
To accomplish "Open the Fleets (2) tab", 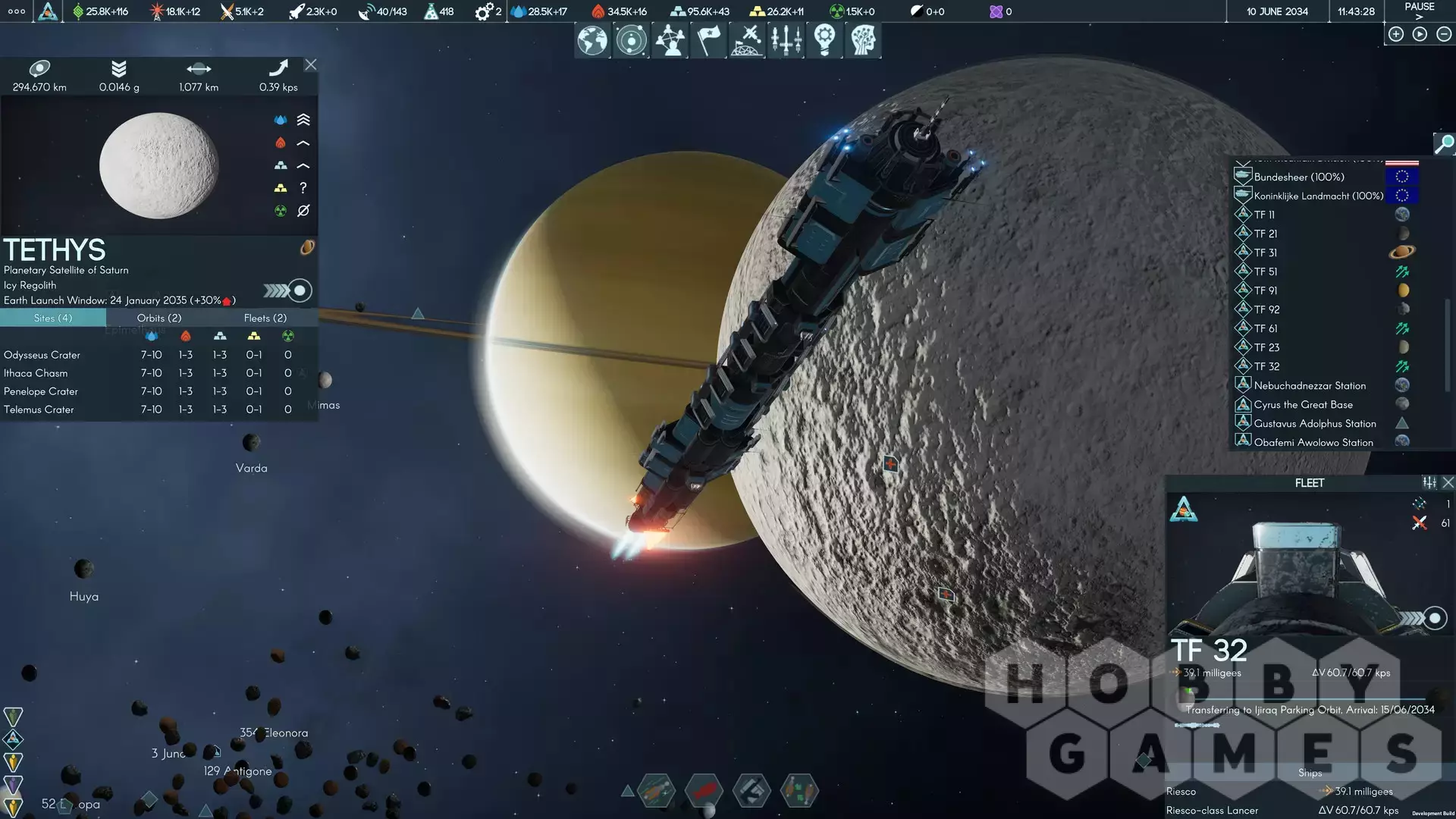I will [x=265, y=318].
